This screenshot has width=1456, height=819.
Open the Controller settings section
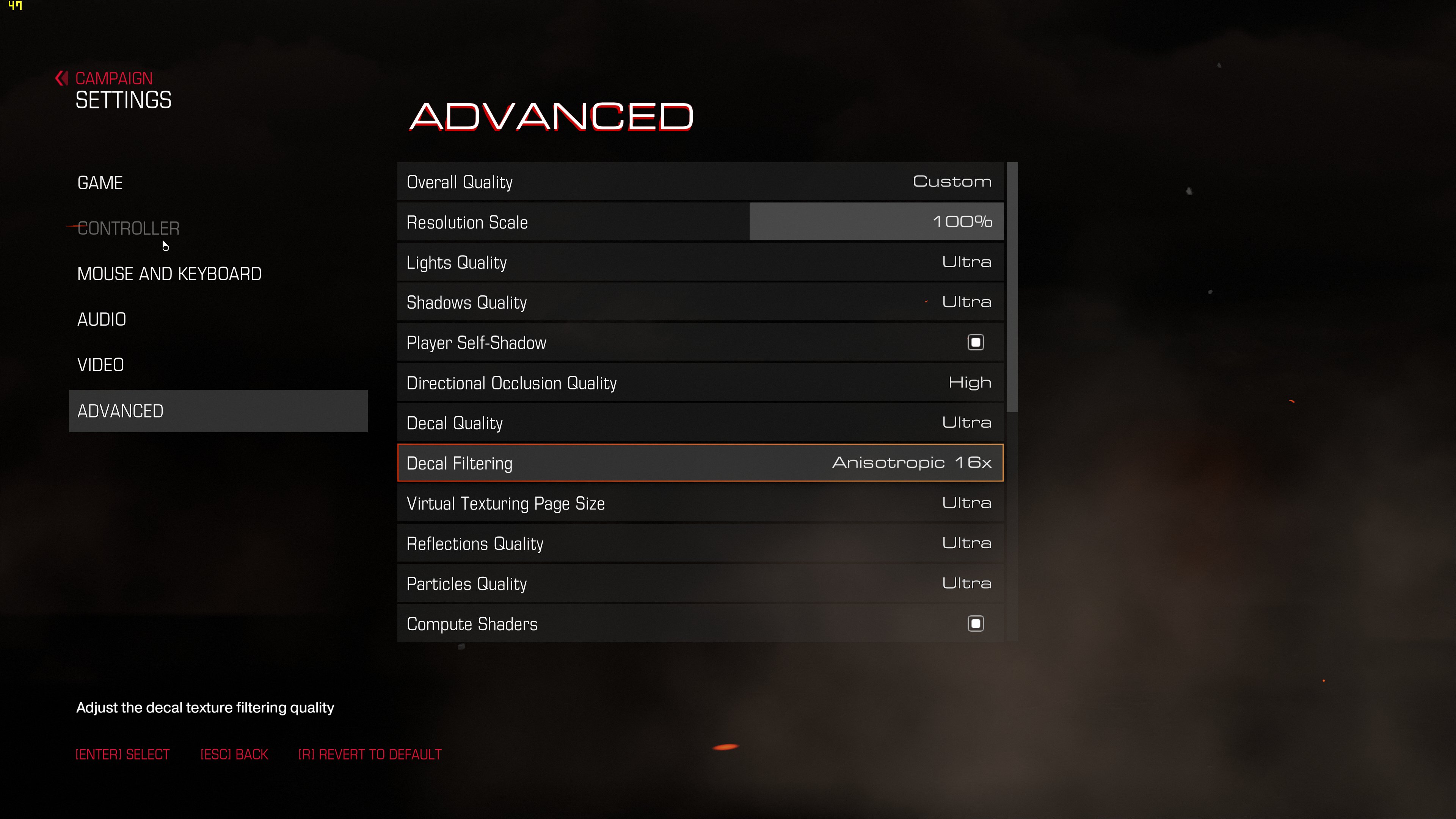pos(128,228)
